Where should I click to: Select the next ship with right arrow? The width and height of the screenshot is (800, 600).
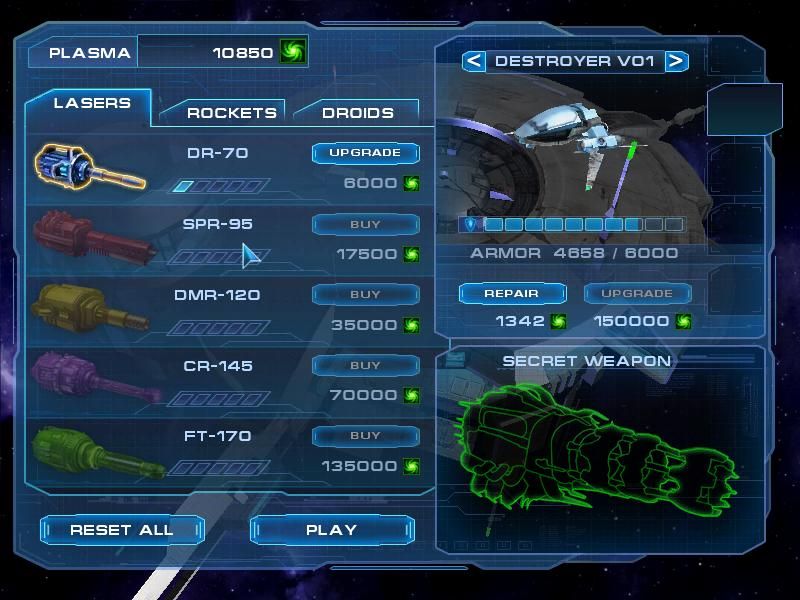coord(676,61)
